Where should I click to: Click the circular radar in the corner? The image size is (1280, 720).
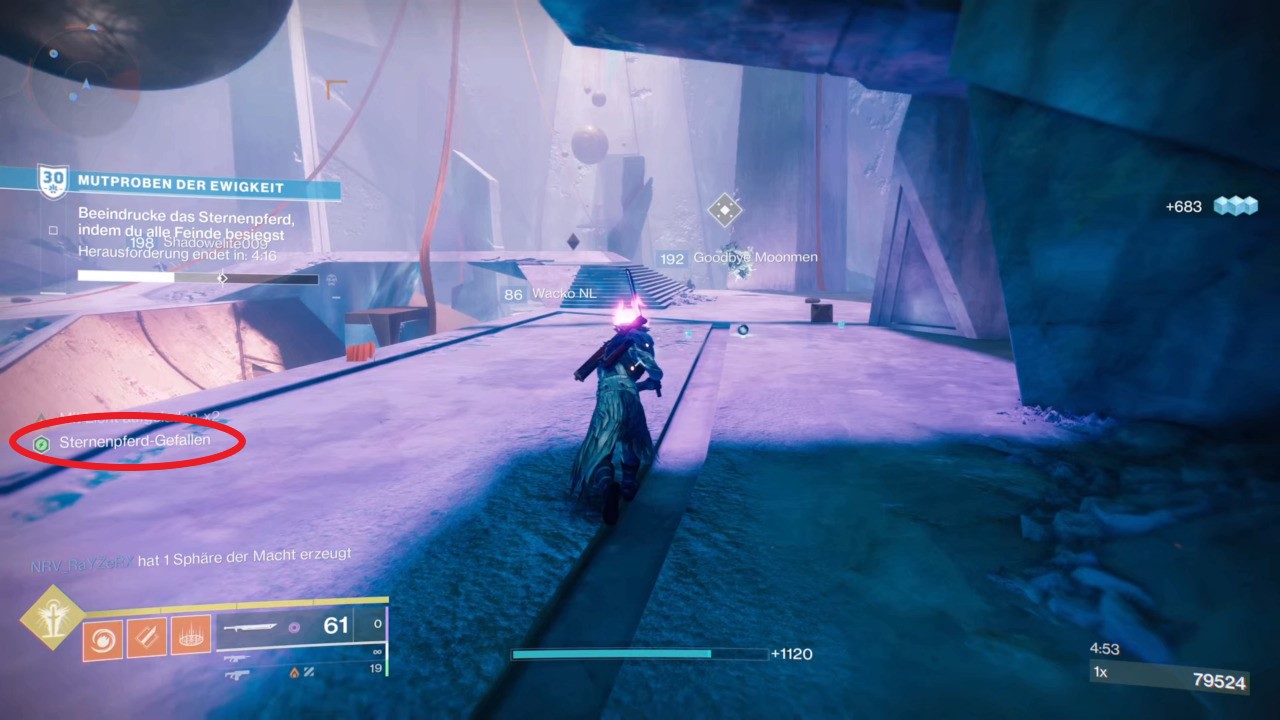(x=83, y=79)
